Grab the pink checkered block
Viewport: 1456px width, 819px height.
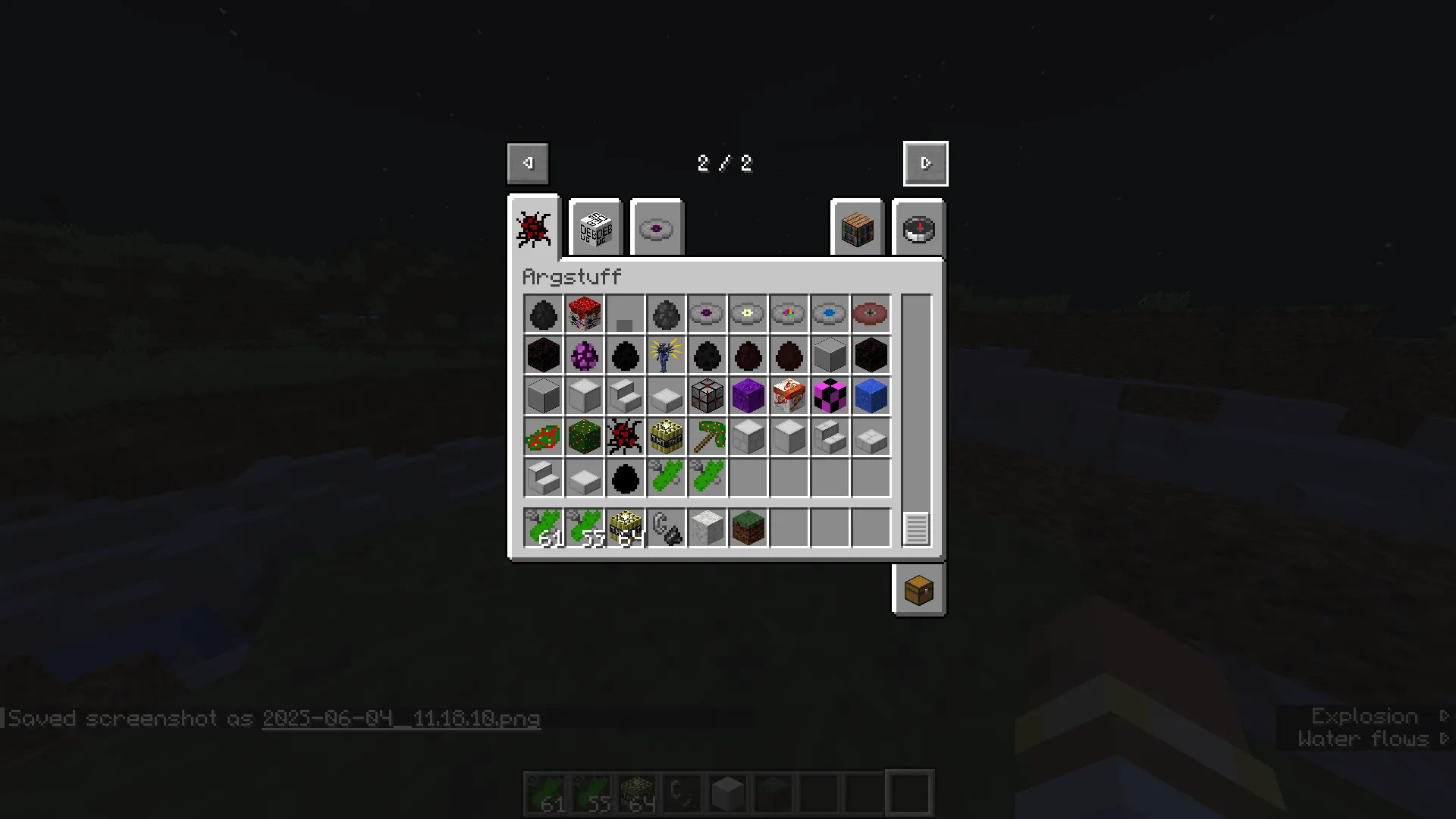tap(830, 396)
